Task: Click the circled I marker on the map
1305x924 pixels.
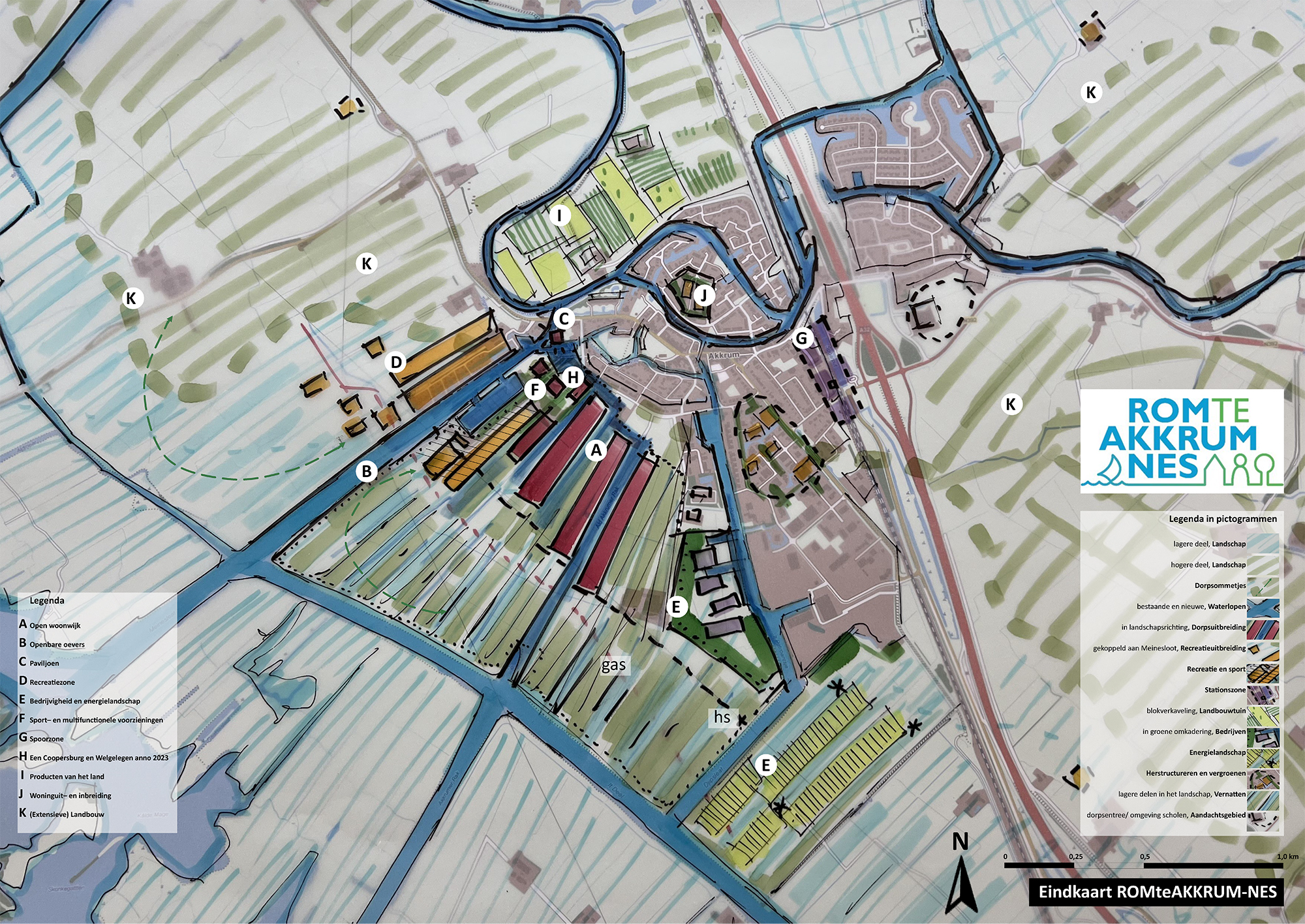Action: (x=559, y=215)
